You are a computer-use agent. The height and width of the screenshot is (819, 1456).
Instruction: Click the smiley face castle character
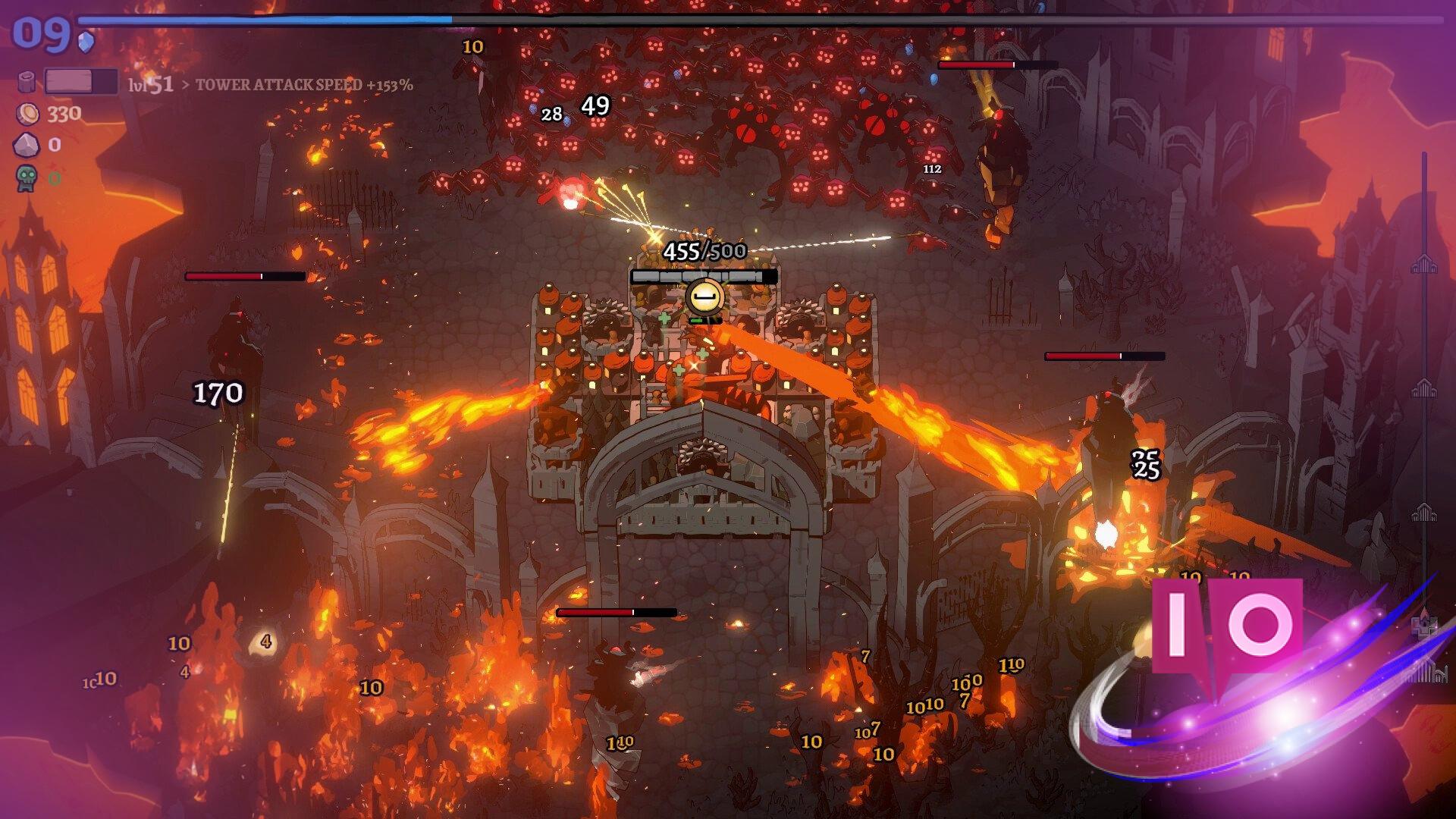[x=705, y=298]
